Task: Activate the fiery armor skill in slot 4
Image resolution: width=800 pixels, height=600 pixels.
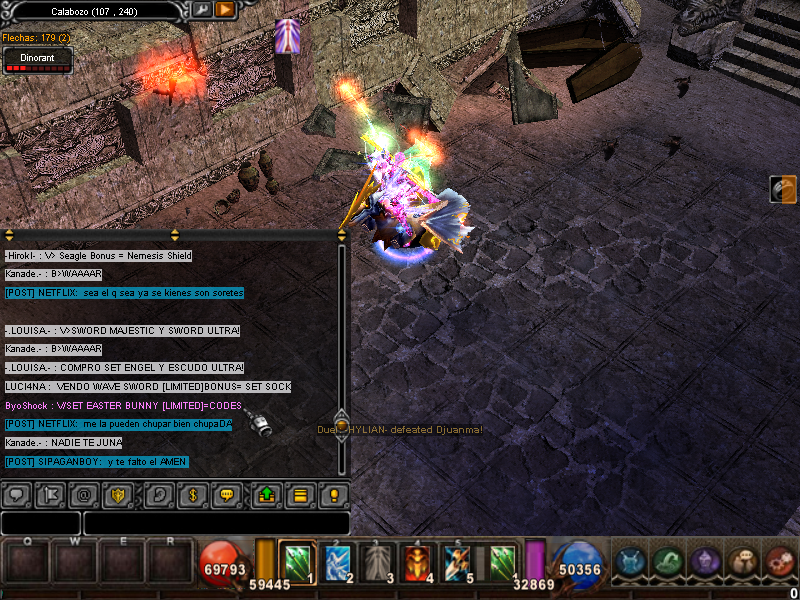Action: (416, 561)
